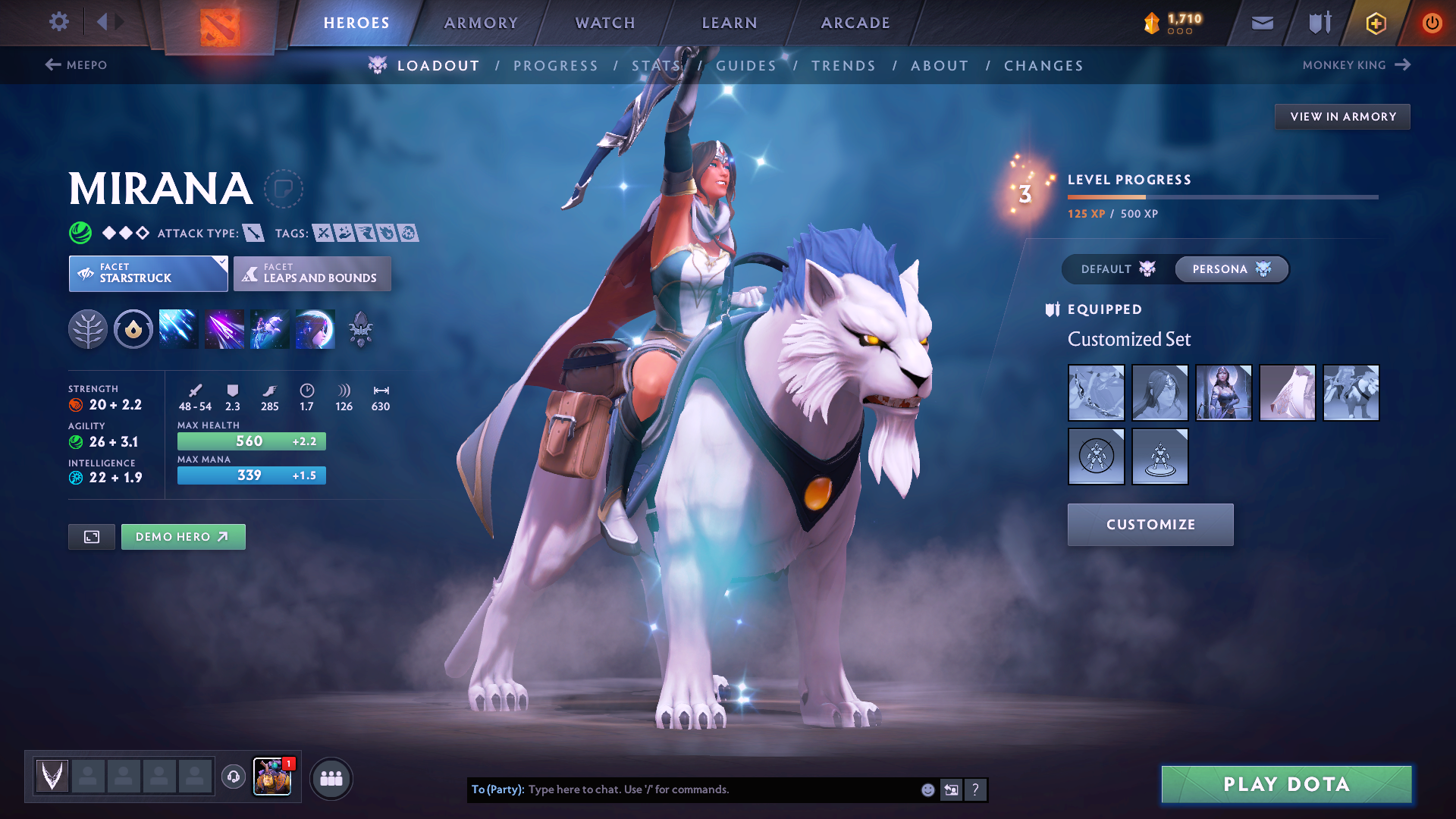View the Leap ability icon
The image size is (1456, 819).
pos(269,328)
